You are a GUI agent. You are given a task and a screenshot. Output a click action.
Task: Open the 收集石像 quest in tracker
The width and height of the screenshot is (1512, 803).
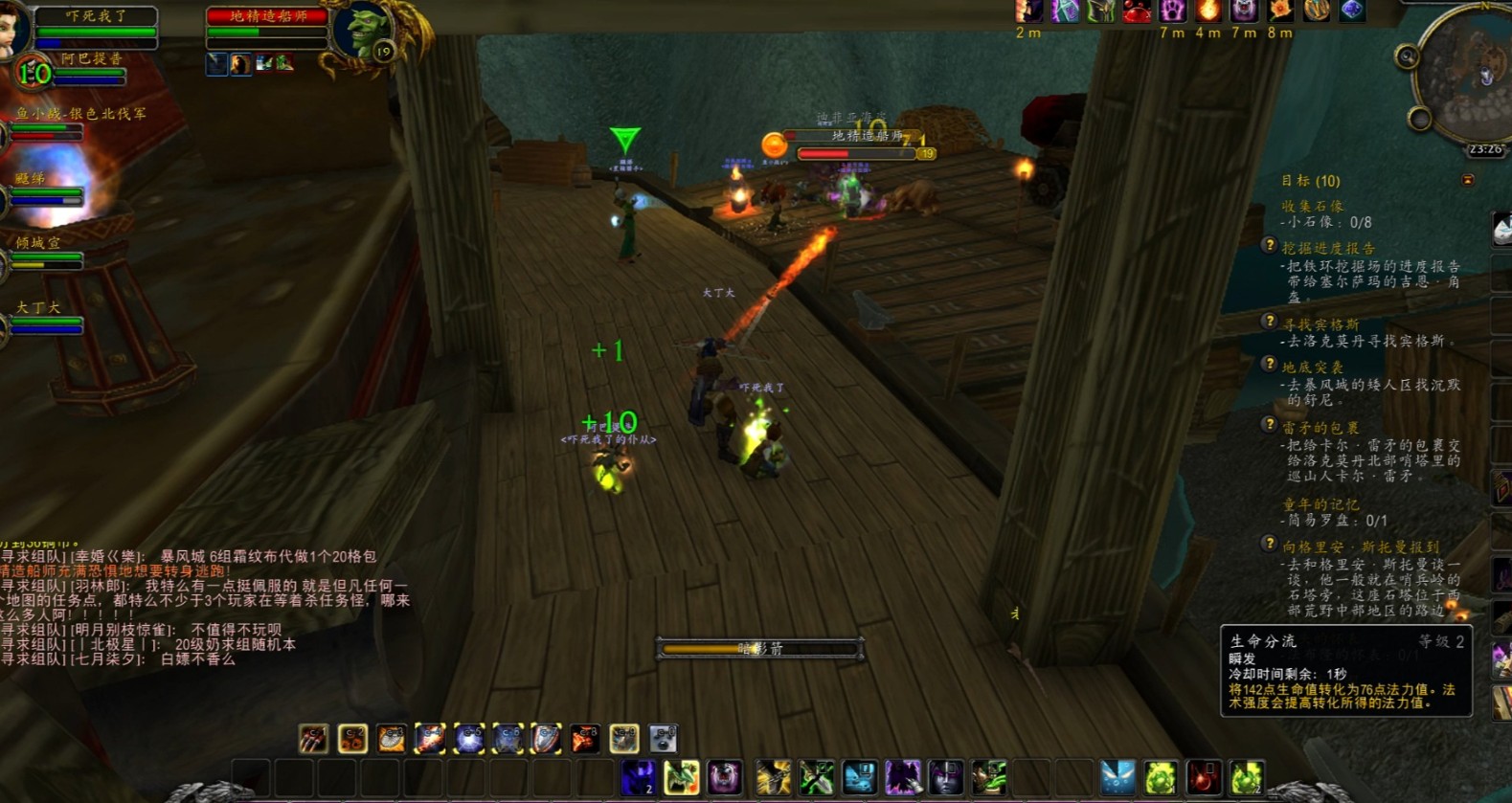[x=1312, y=207]
